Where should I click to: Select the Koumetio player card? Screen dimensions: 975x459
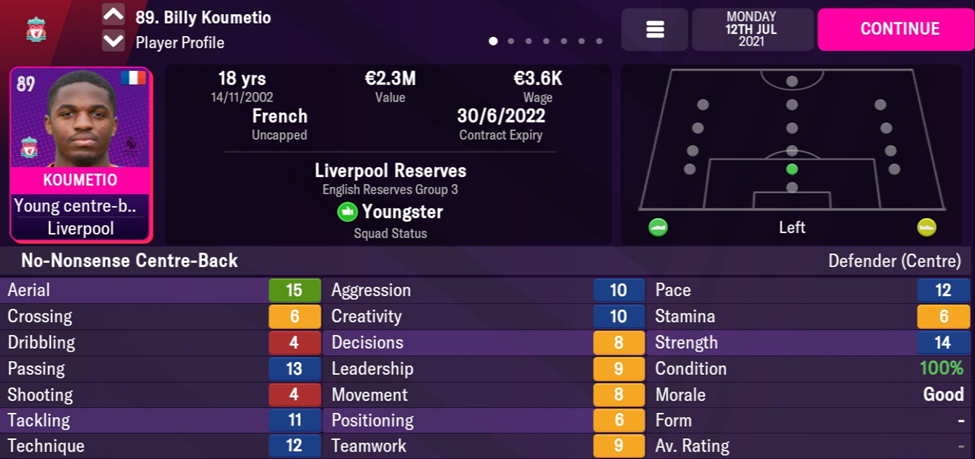point(81,155)
